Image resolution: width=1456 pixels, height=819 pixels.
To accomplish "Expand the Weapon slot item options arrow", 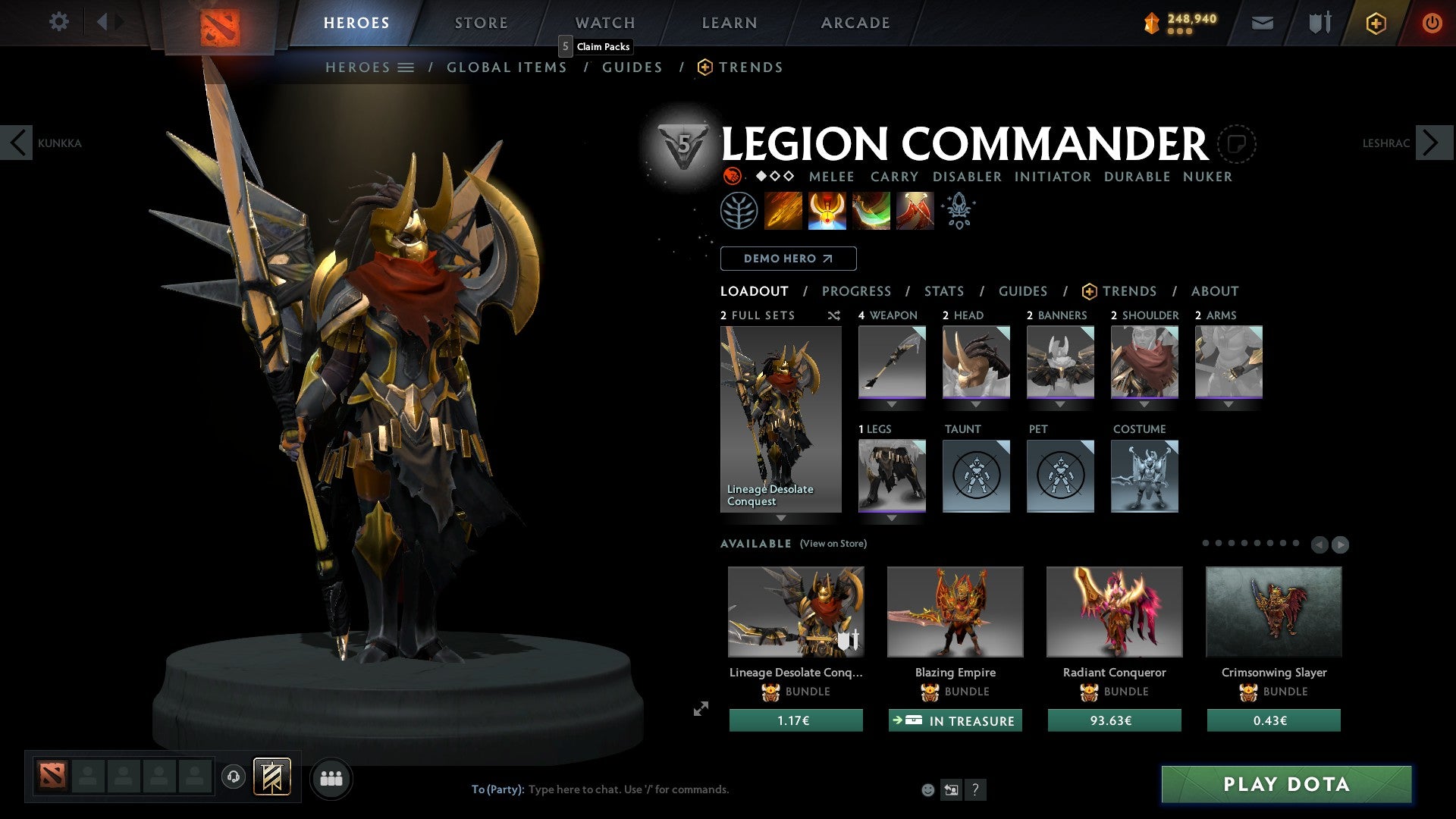I will (892, 404).
